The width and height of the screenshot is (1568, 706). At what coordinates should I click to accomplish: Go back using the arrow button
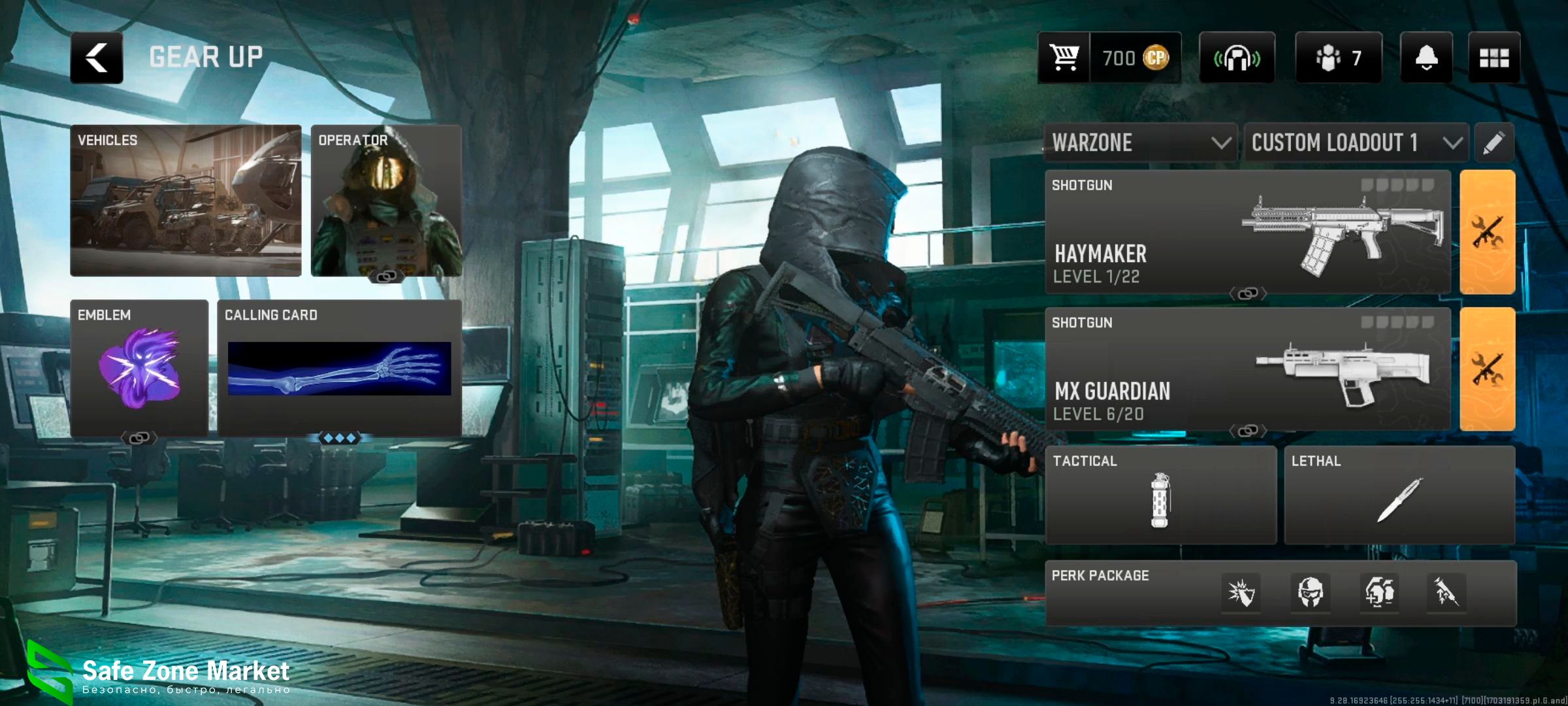(x=97, y=58)
